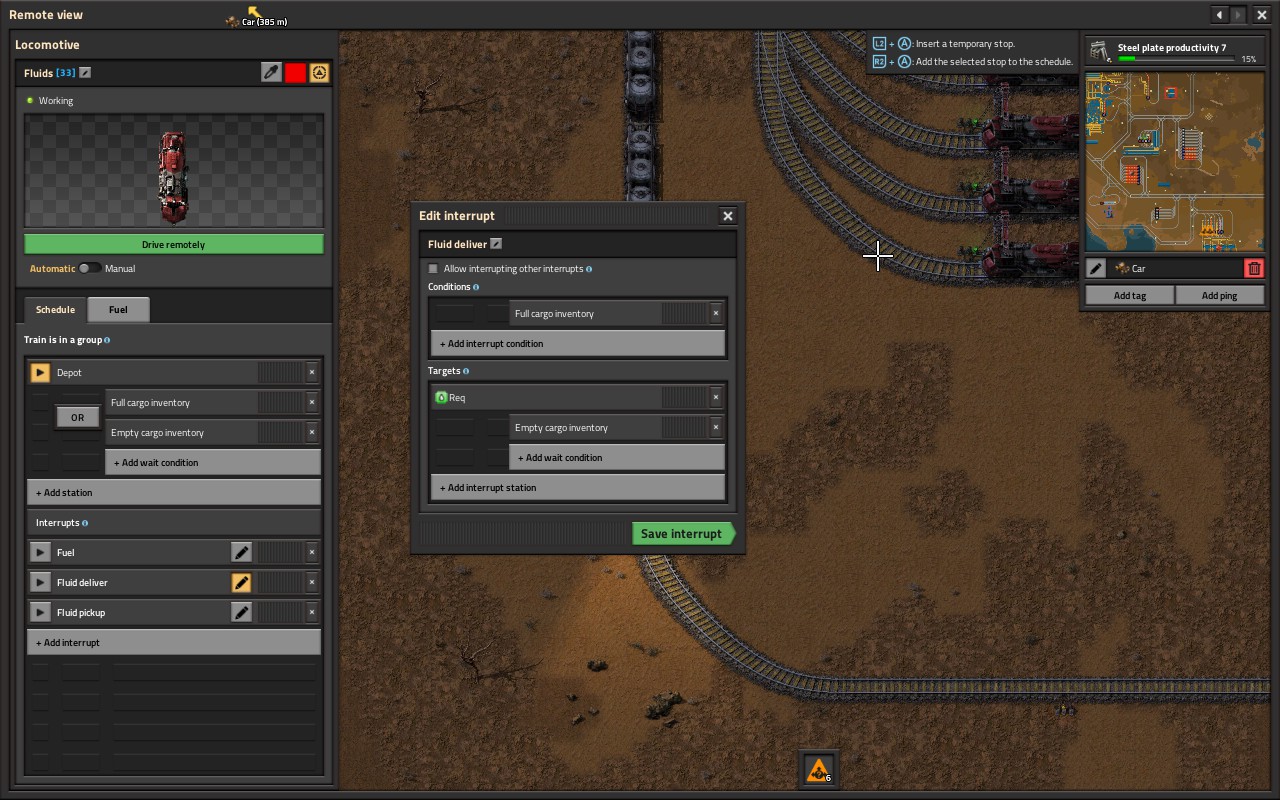Add a new interrupt to the schedule
The height and width of the screenshot is (800, 1280).
click(x=174, y=643)
